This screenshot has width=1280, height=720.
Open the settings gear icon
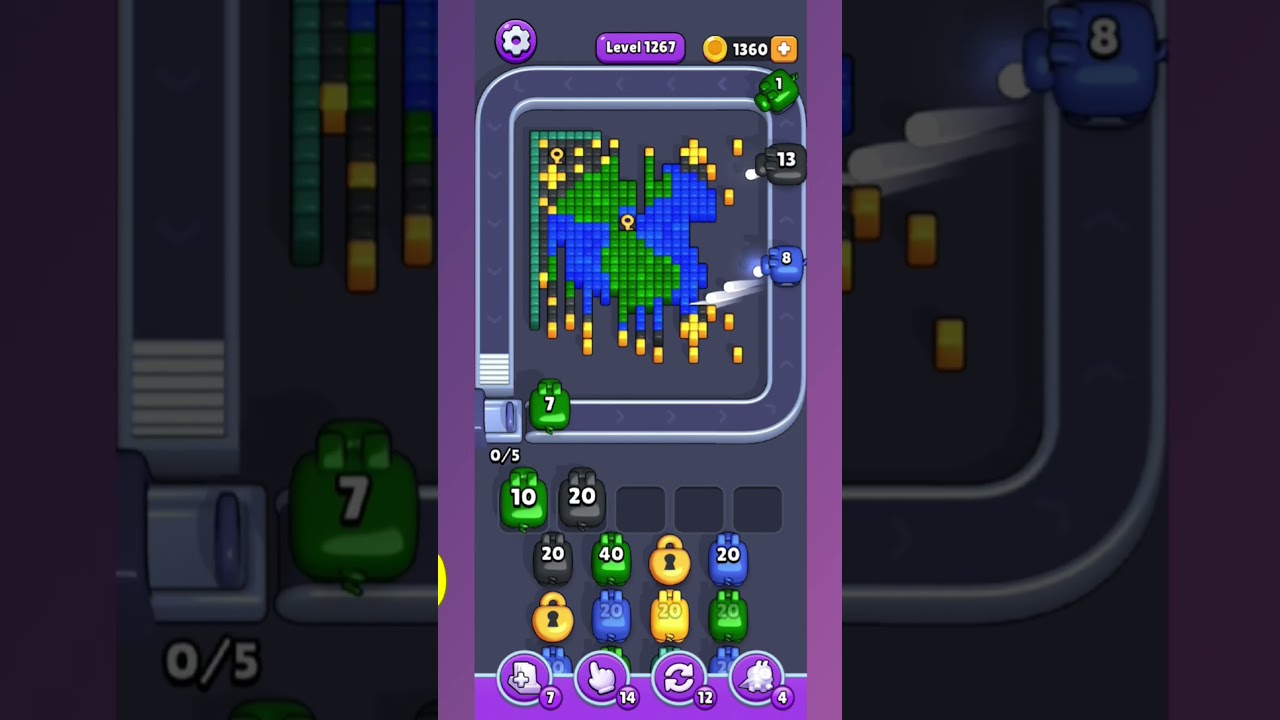[517, 40]
